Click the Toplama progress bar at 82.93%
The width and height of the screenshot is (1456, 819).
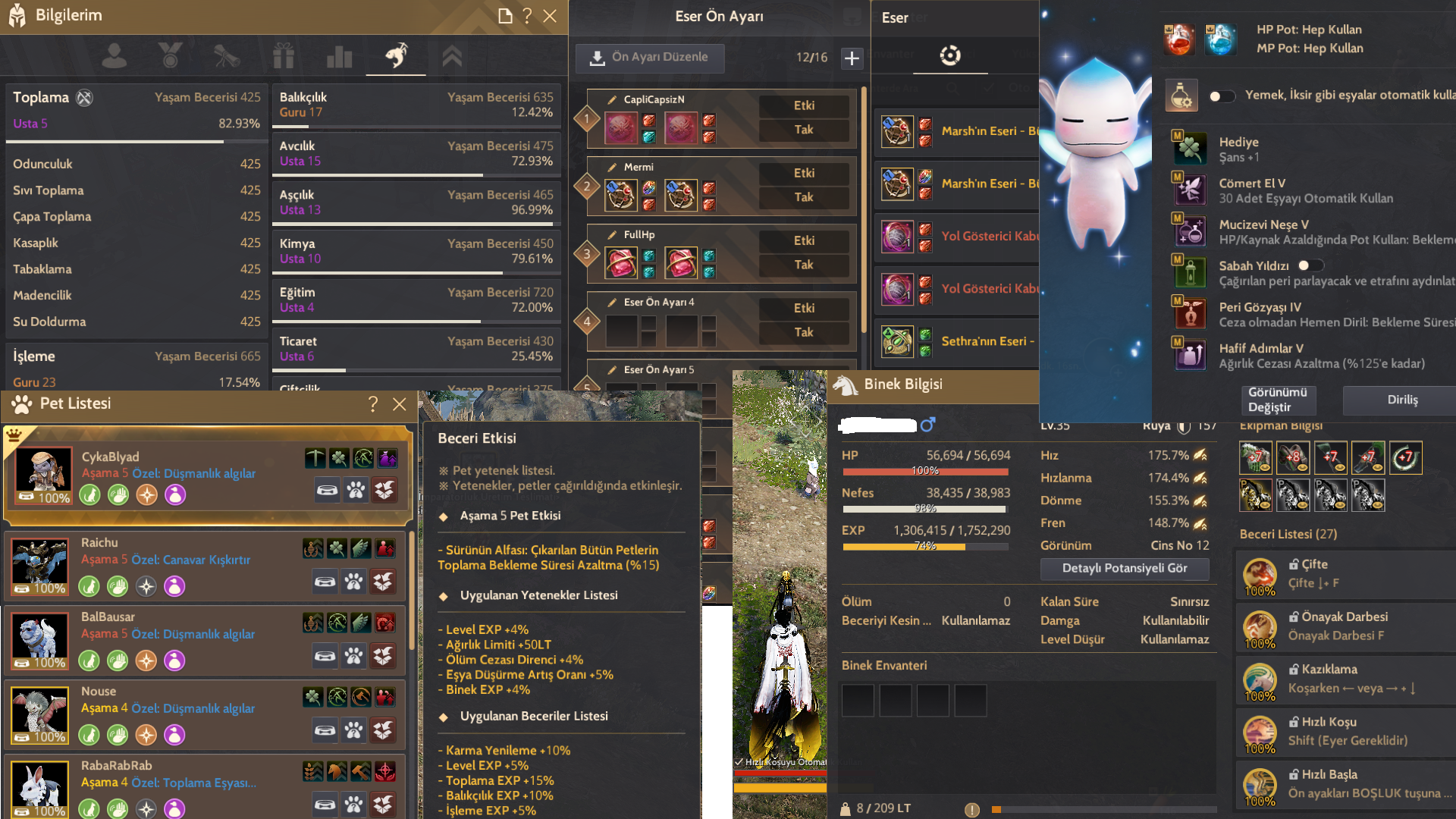tap(135, 141)
